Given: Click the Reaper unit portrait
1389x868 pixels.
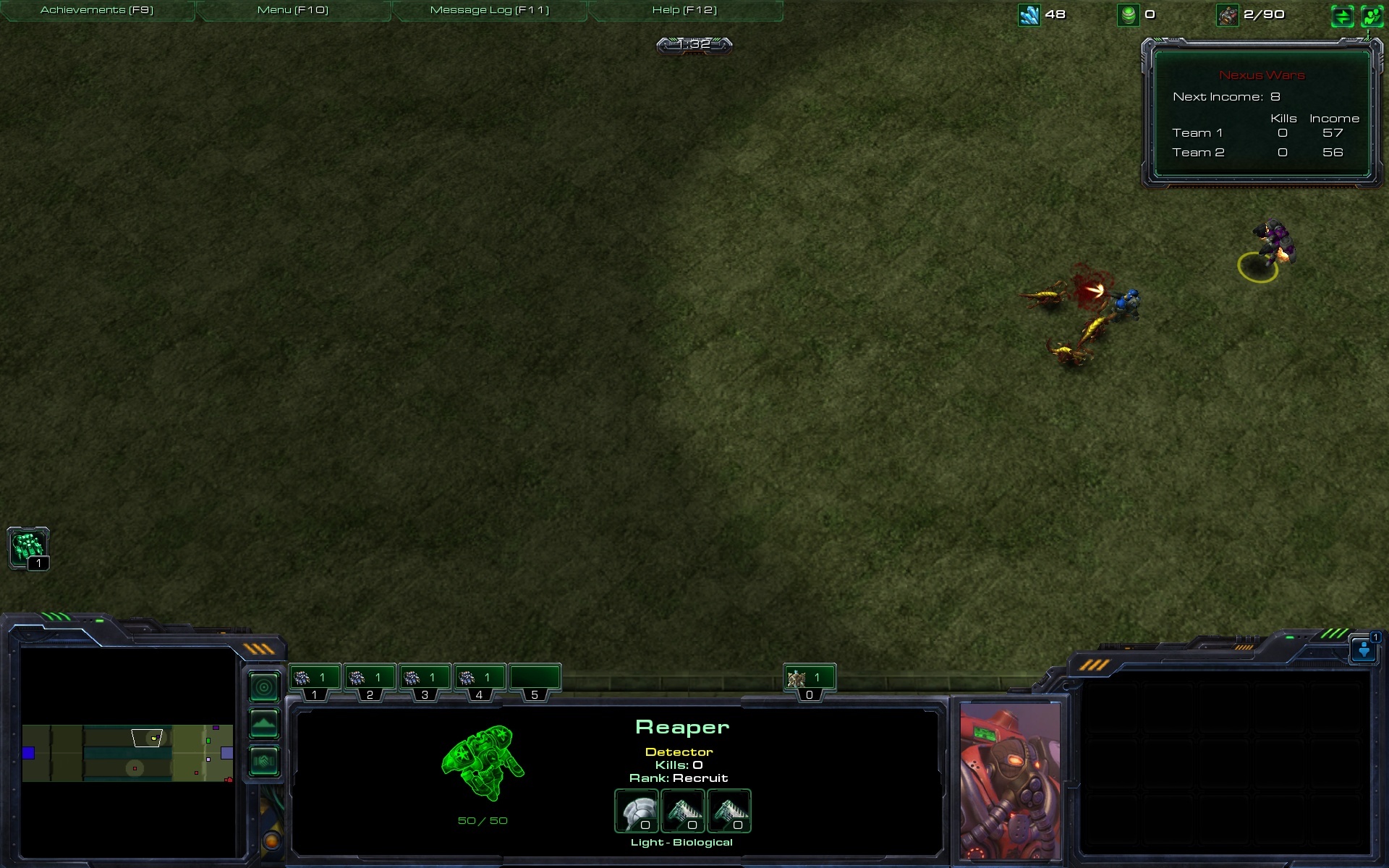Looking at the screenshot, I should click(1009, 780).
